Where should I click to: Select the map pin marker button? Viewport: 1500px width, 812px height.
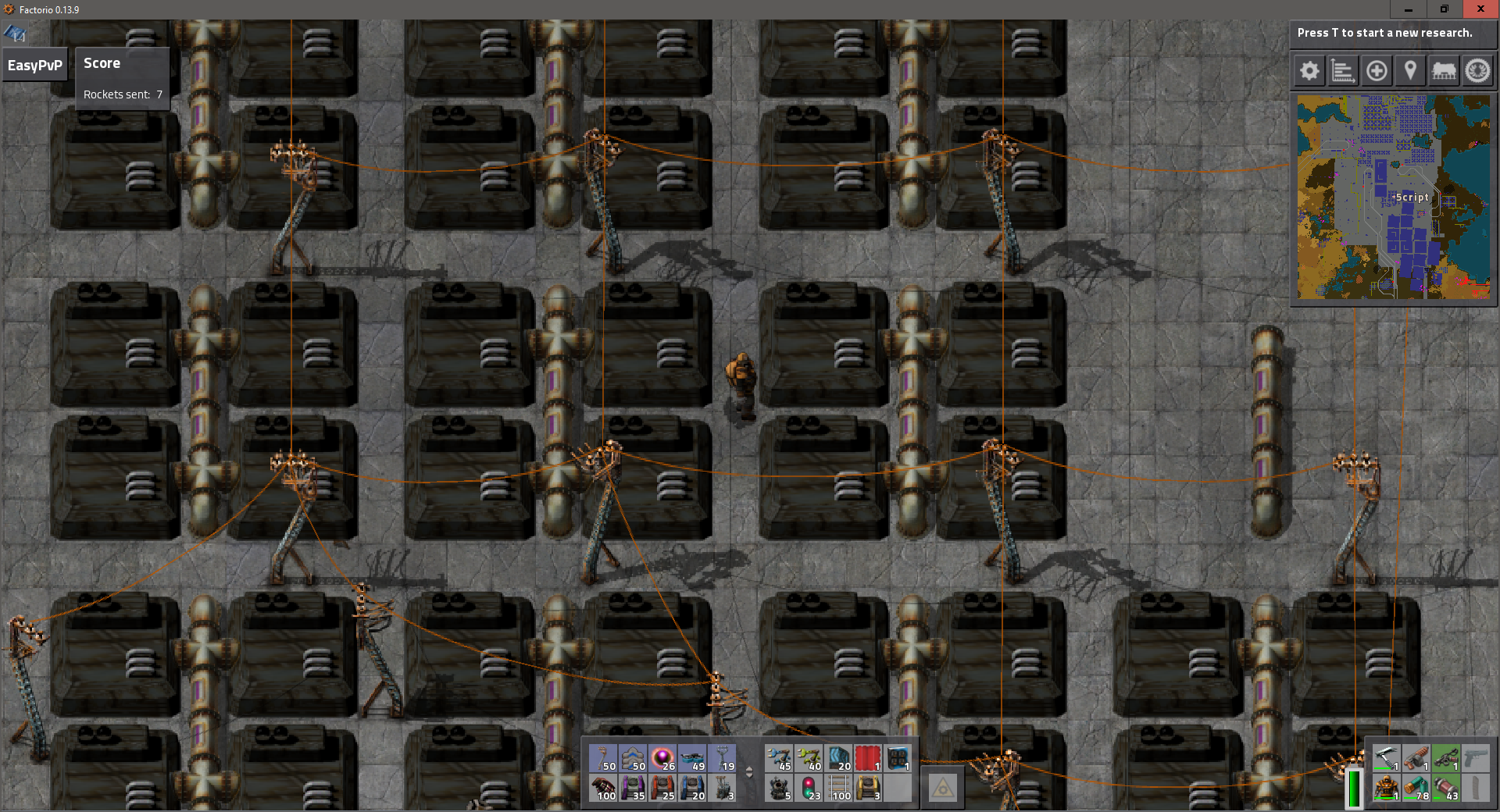point(1410,71)
